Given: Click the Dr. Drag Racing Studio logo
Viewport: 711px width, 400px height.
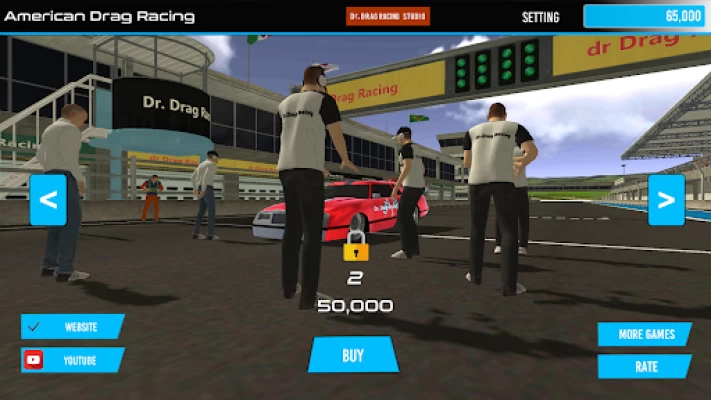Looking at the screenshot, I should tap(388, 16).
